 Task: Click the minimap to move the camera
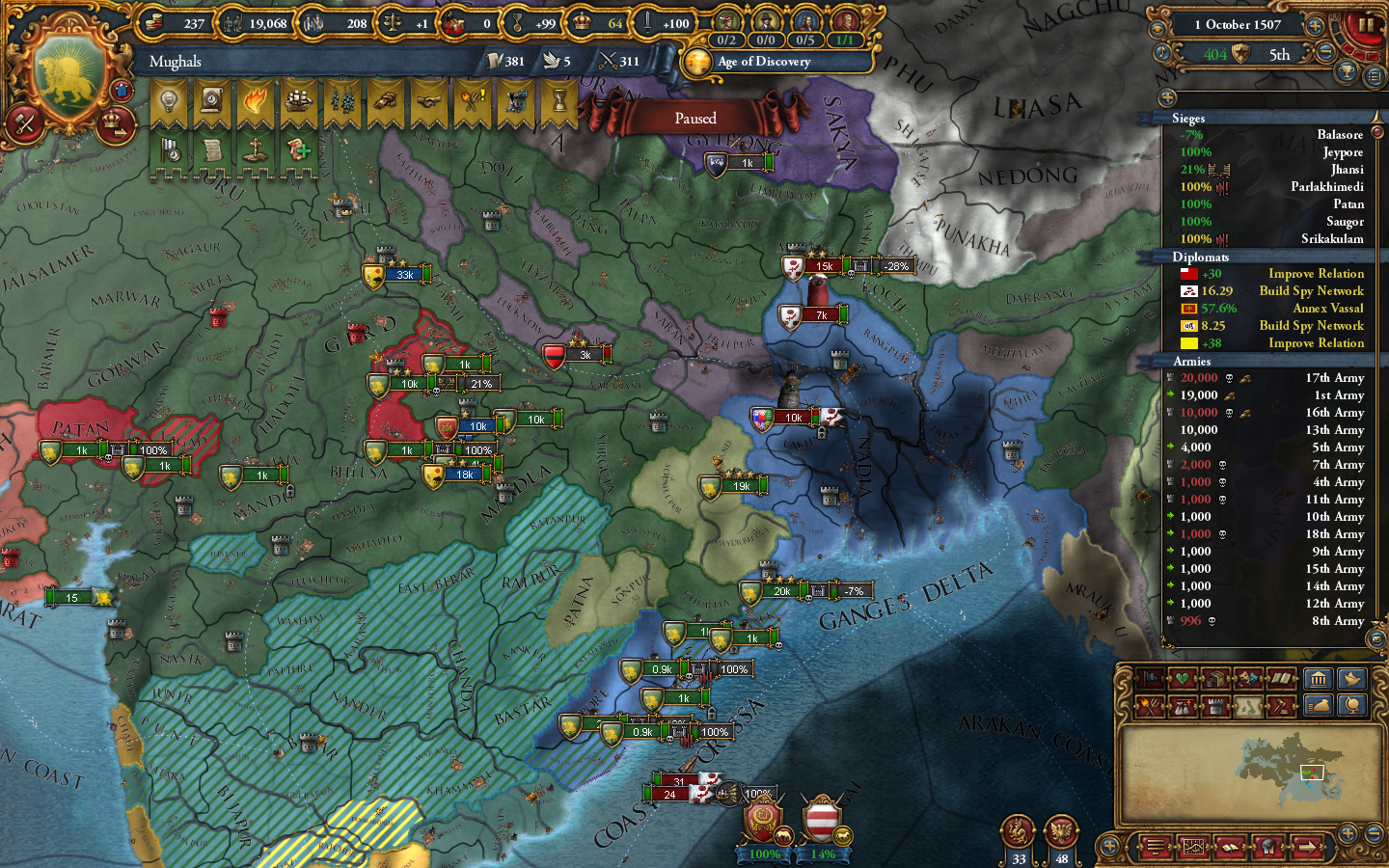[x=1249, y=776]
